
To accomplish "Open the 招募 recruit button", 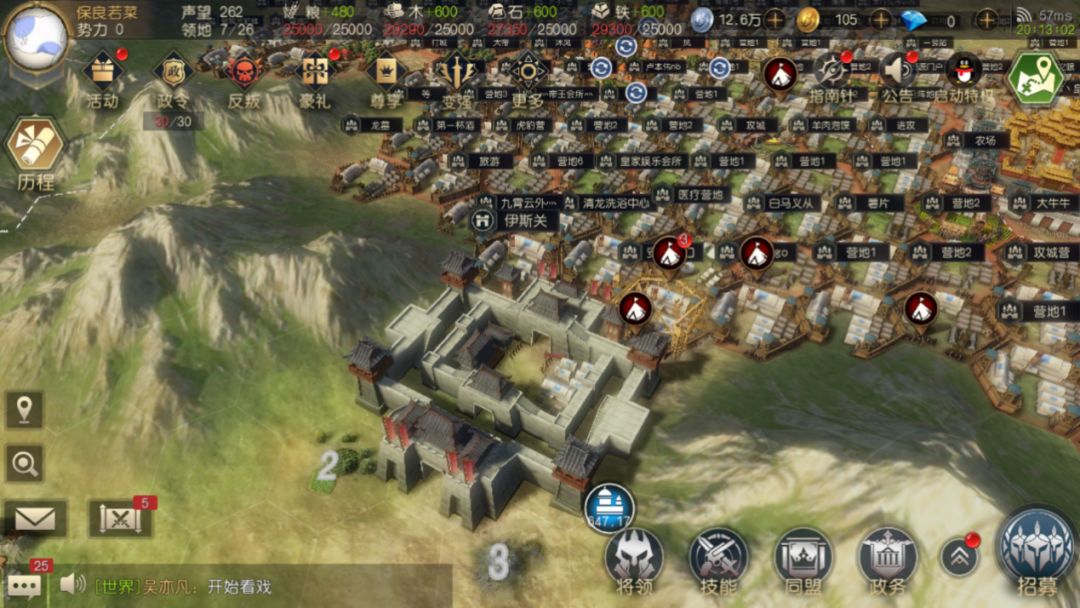I will point(1036,551).
